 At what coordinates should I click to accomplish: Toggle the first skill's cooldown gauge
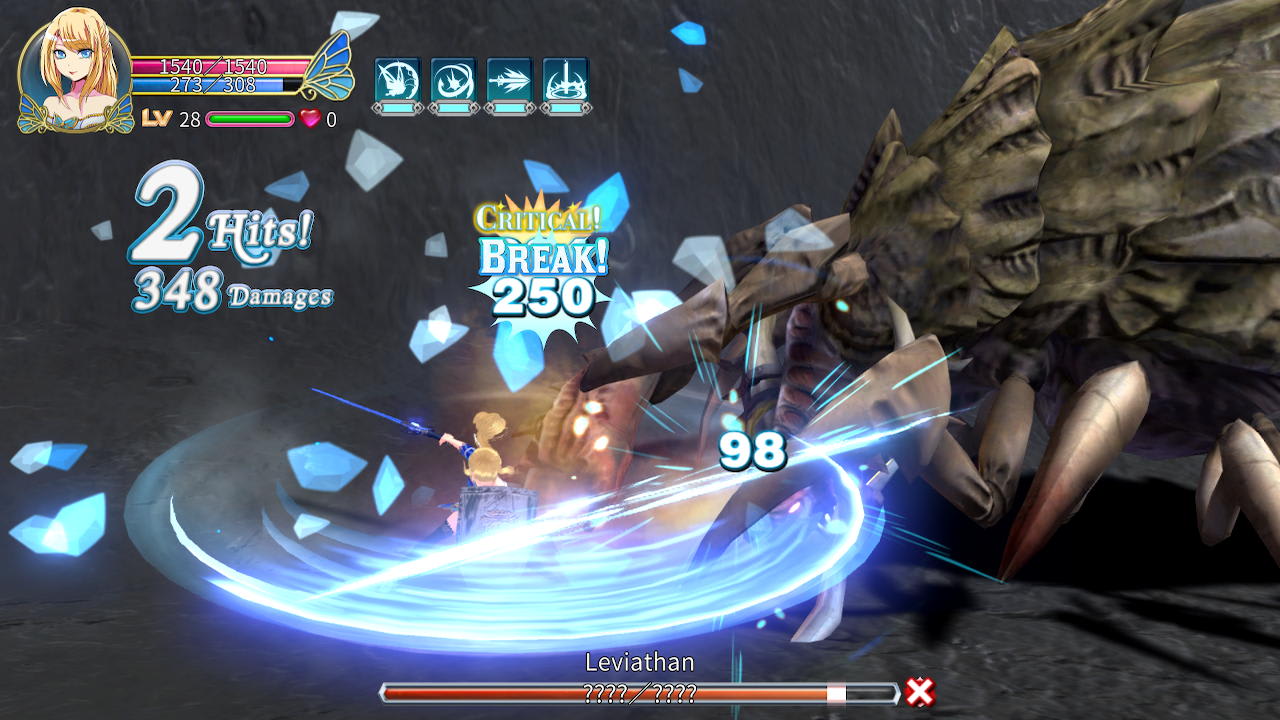click(x=397, y=107)
